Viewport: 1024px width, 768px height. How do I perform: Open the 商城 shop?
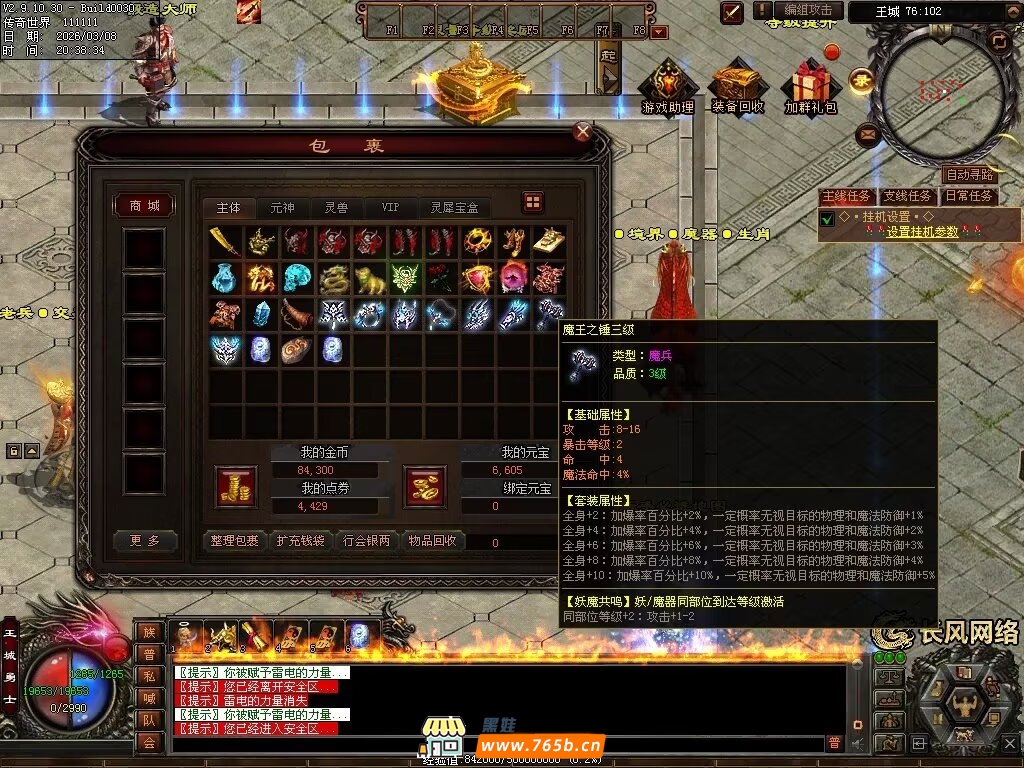(x=144, y=206)
